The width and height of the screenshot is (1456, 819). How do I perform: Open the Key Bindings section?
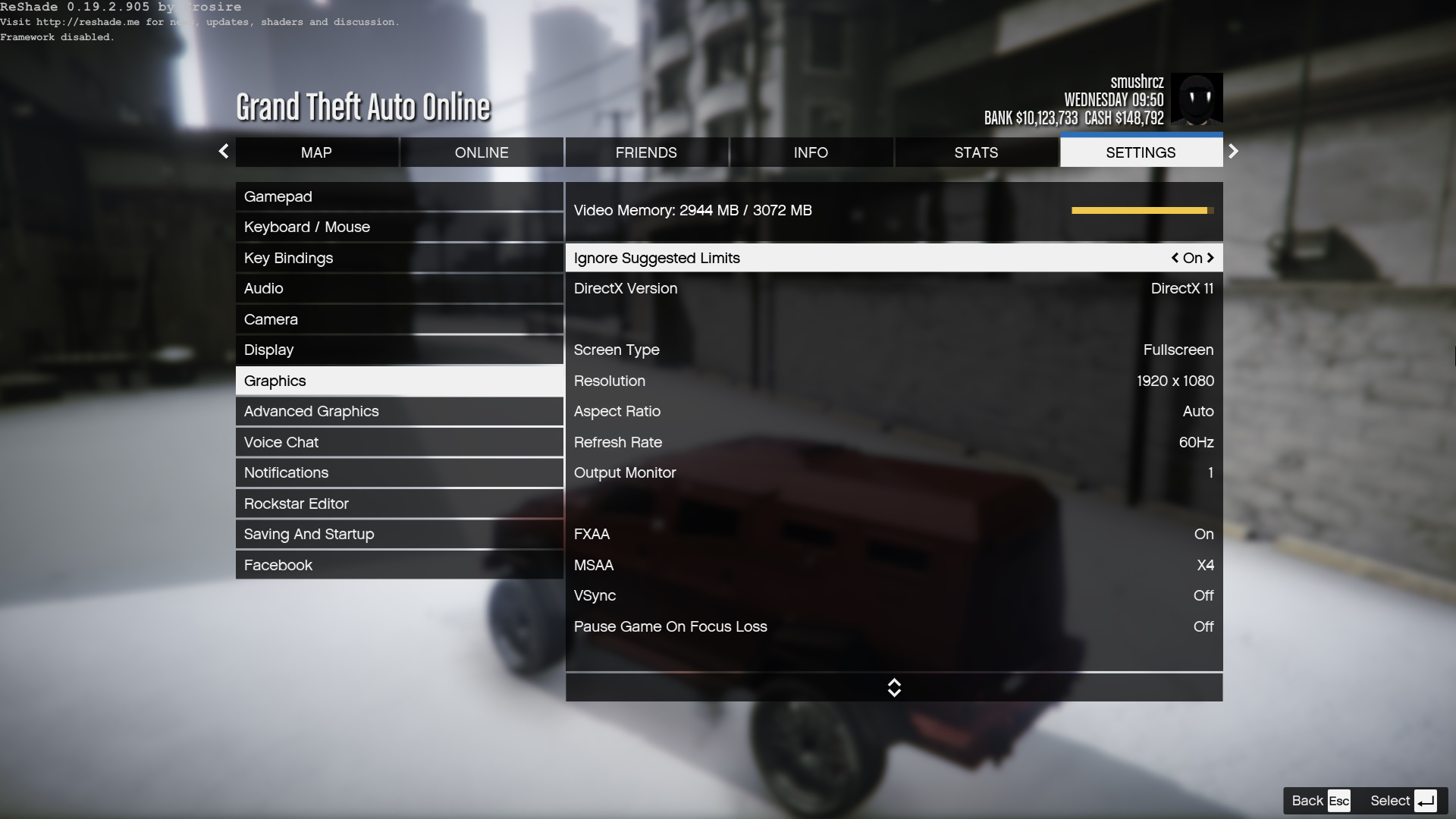point(399,258)
